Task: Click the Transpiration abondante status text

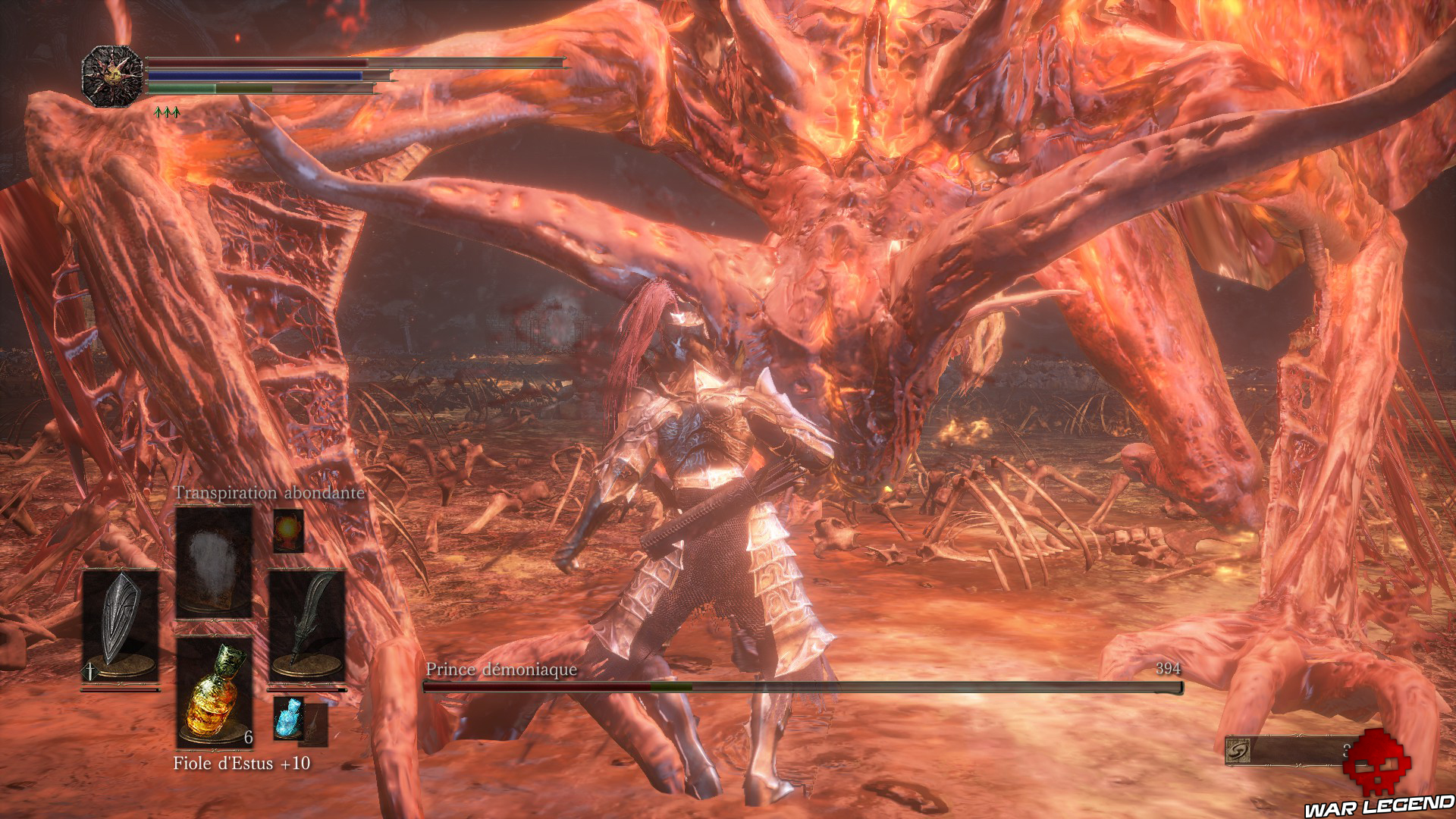Action: [269, 492]
